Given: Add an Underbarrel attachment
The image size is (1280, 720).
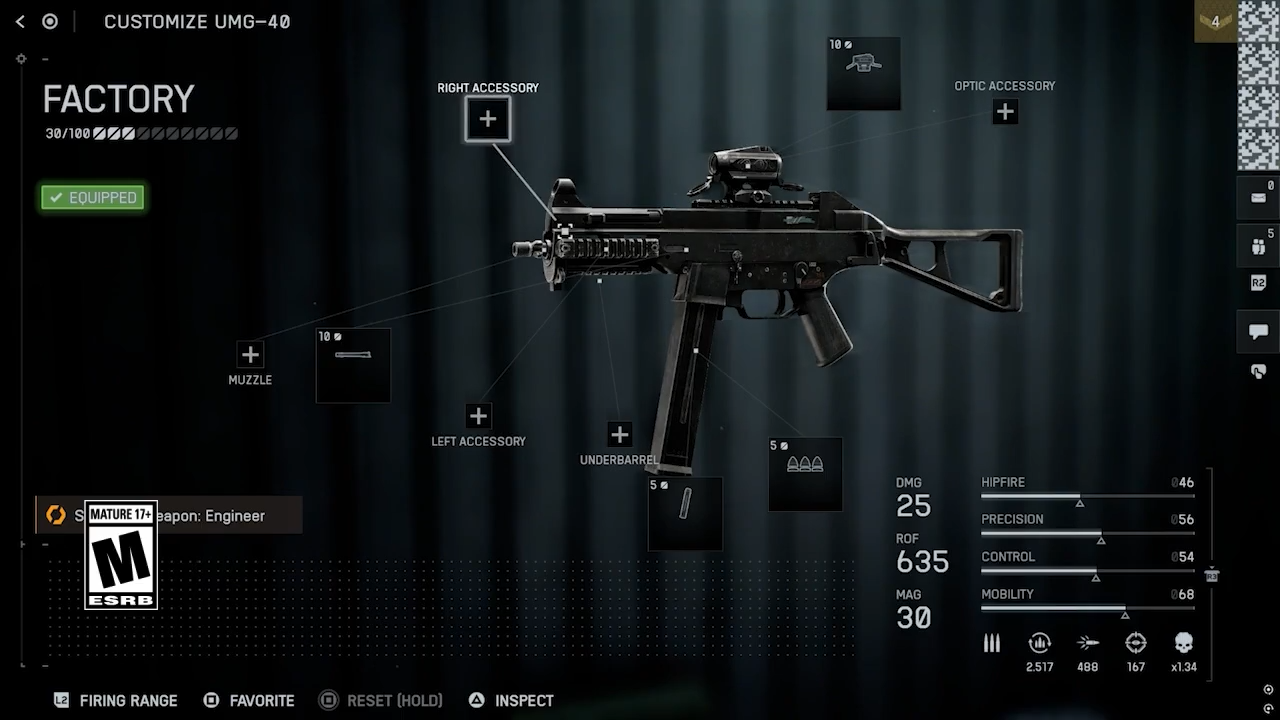Looking at the screenshot, I should click(x=619, y=434).
